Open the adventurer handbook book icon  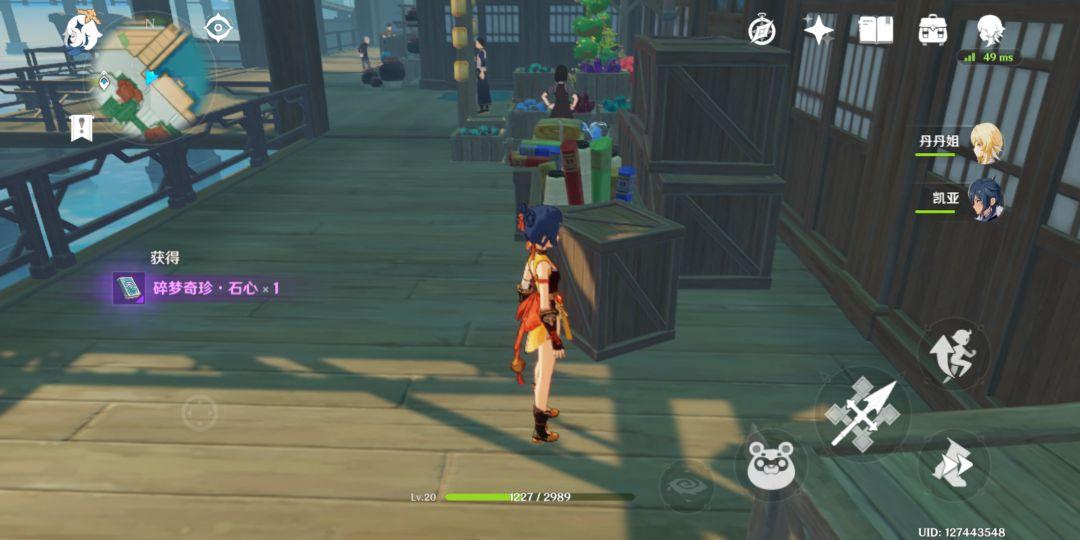coord(875,30)
